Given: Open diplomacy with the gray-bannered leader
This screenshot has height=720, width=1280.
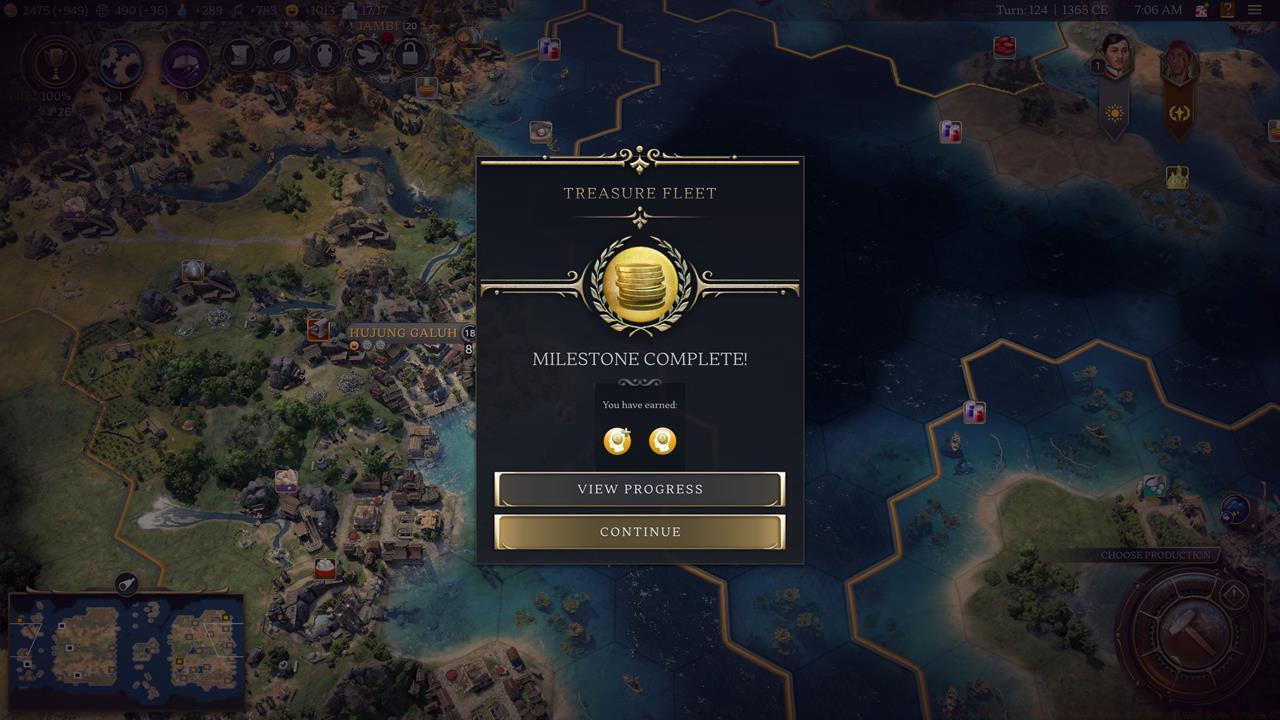Looking at the screenshot, I should (x=1116, y=60).
